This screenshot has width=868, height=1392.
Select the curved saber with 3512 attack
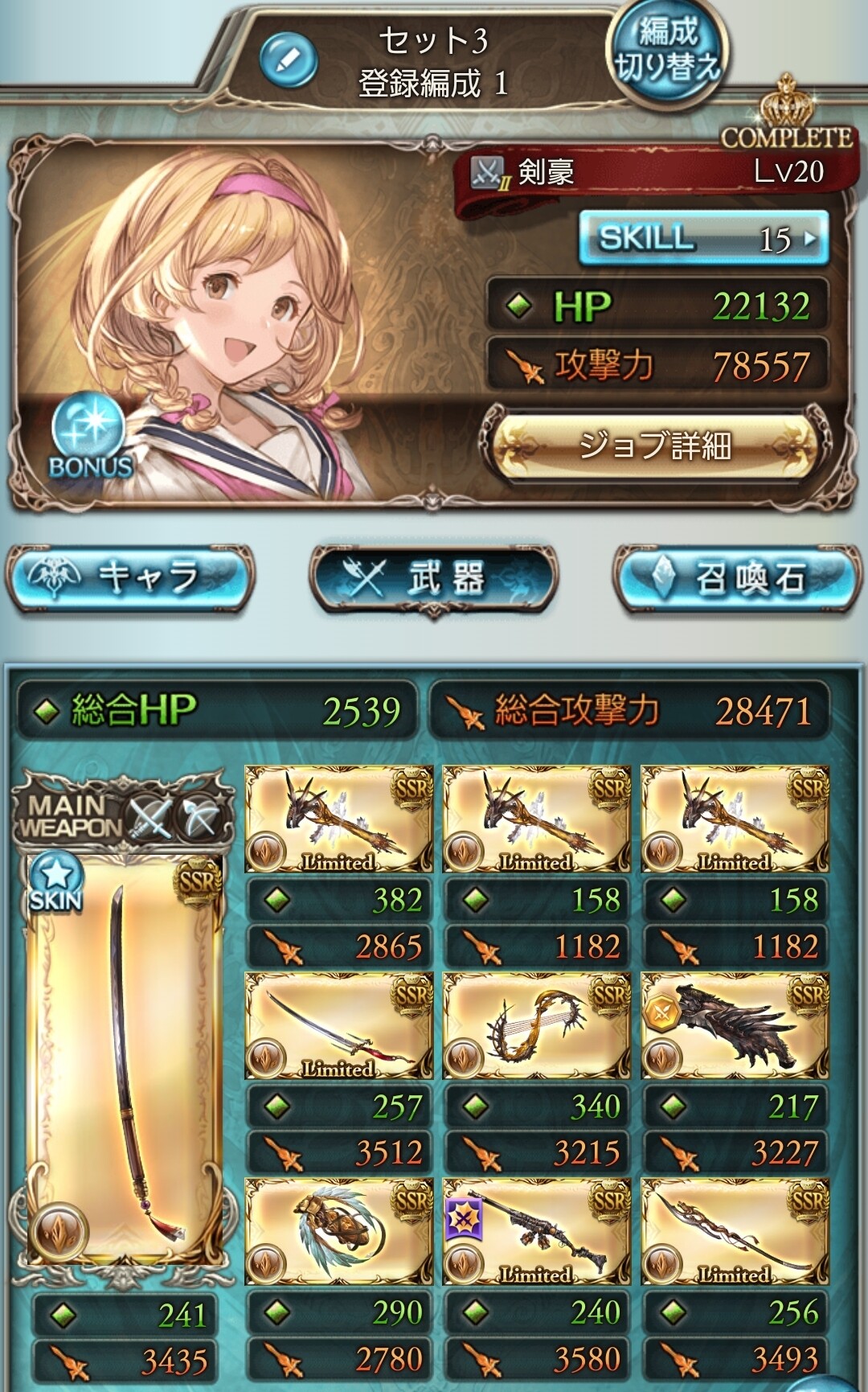point(338,1025)
